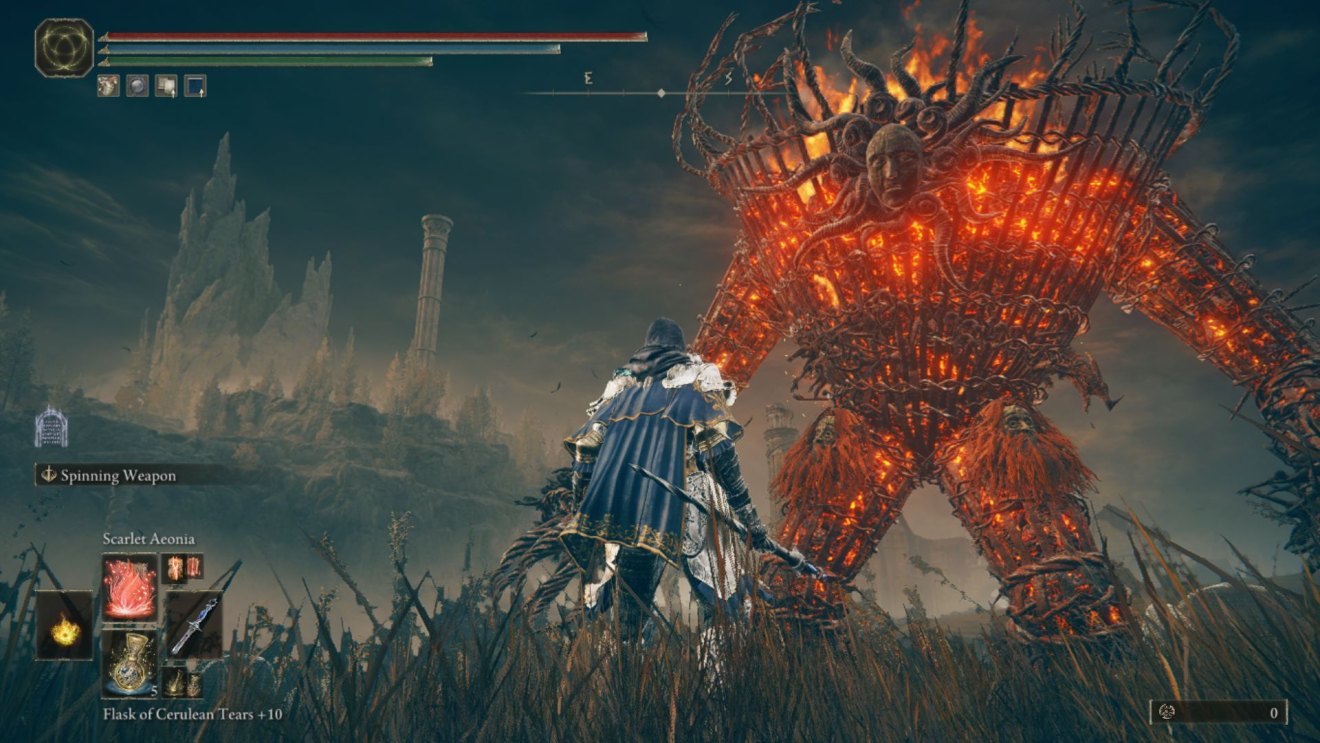
Task: Select the Scarlet Aeonia name label
Action: (149, 538)
